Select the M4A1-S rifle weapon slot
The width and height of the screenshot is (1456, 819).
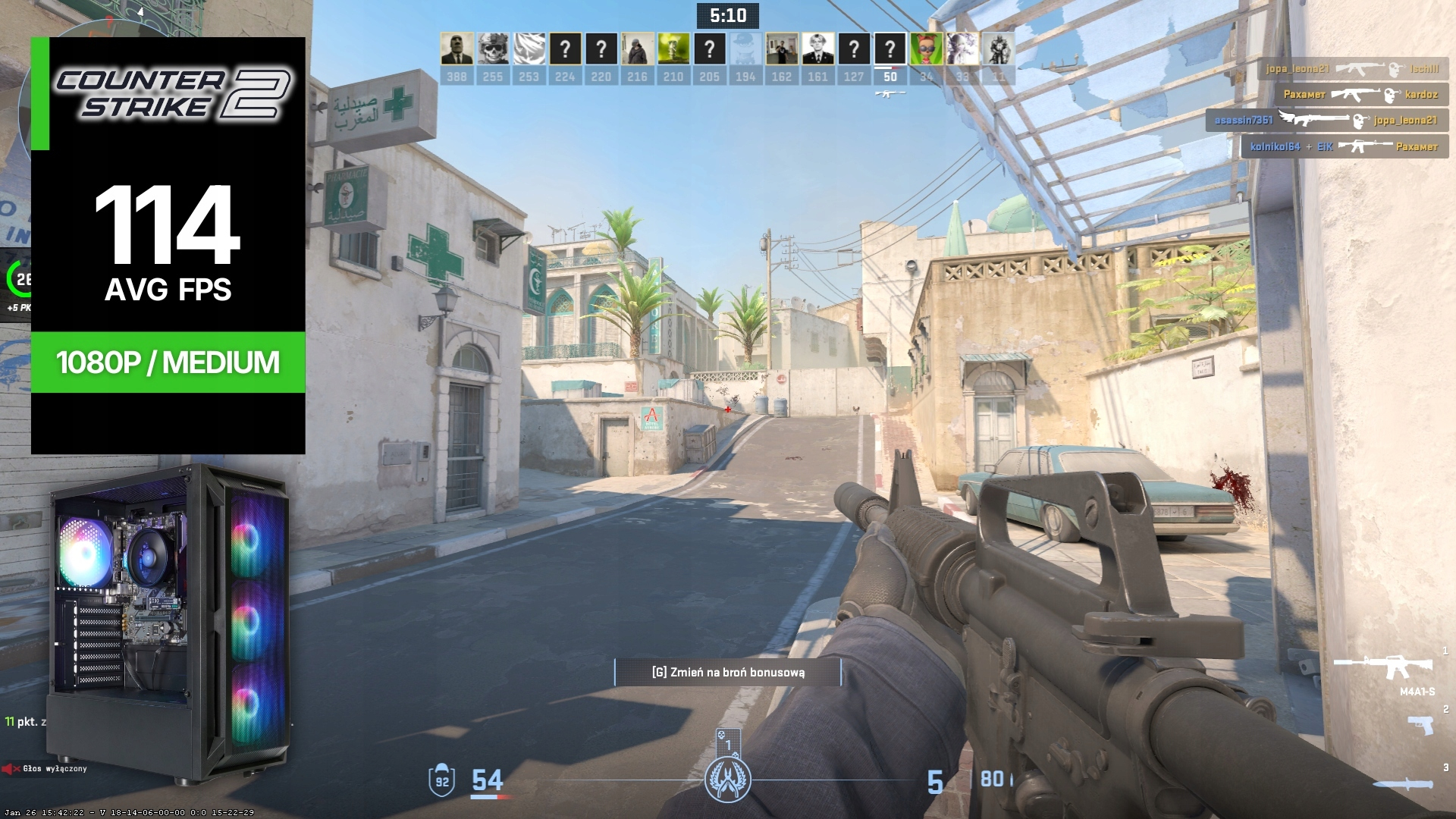point(1383,667)
